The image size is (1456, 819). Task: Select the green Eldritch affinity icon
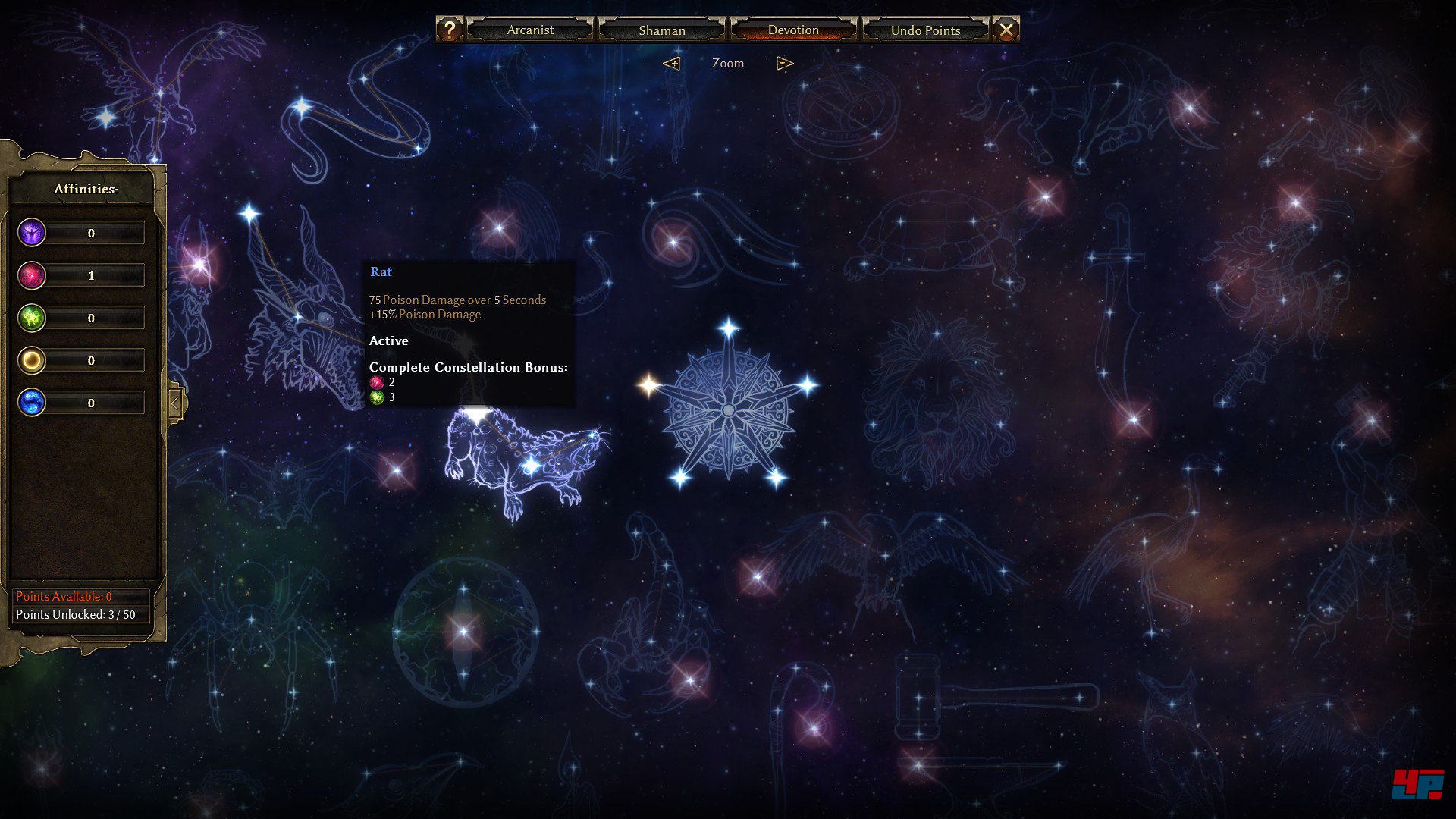pyautogui.click(x=32, y=318)
